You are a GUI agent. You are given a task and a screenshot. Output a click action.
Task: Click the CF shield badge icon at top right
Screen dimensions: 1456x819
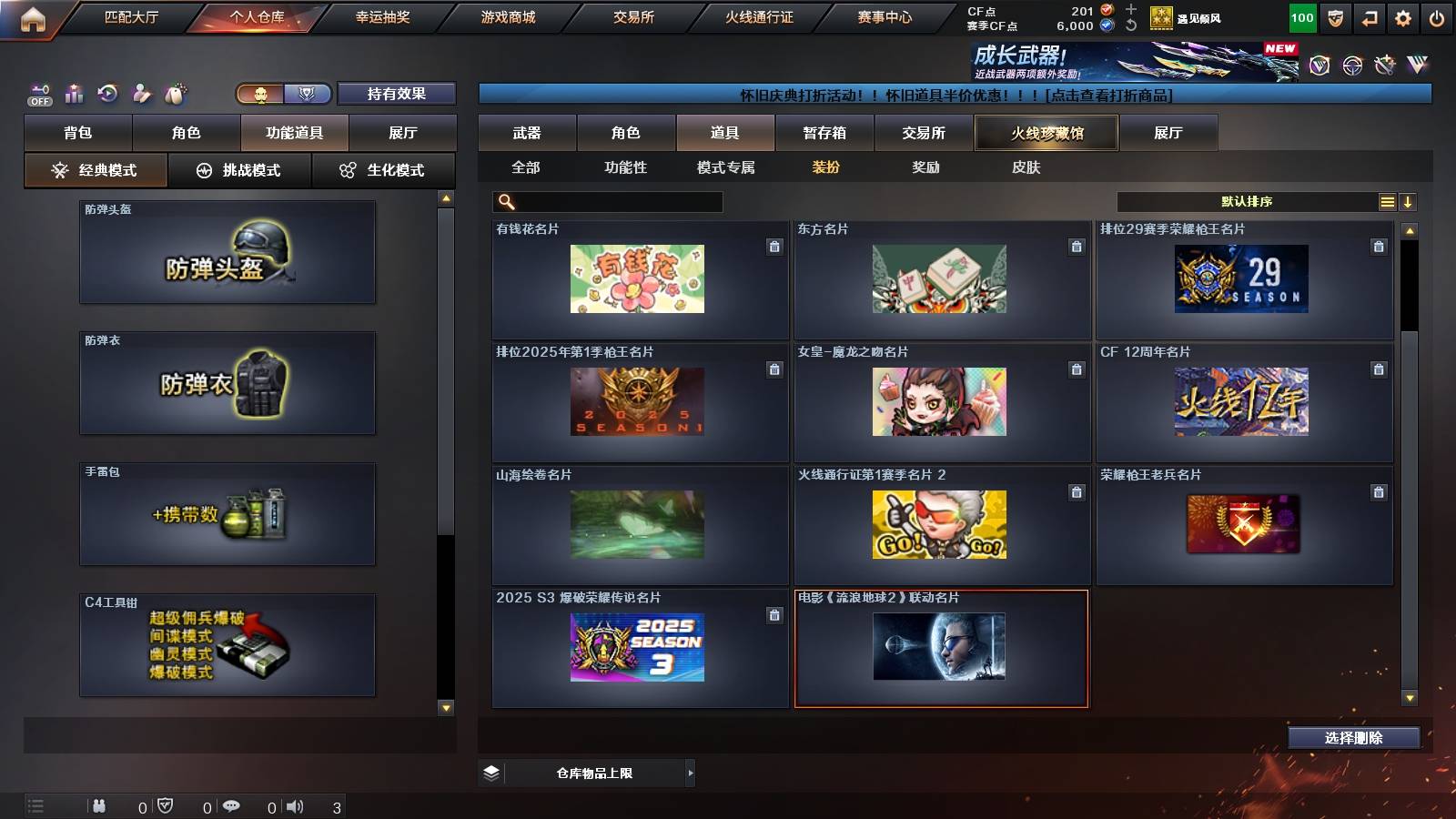coord(1335,16)
